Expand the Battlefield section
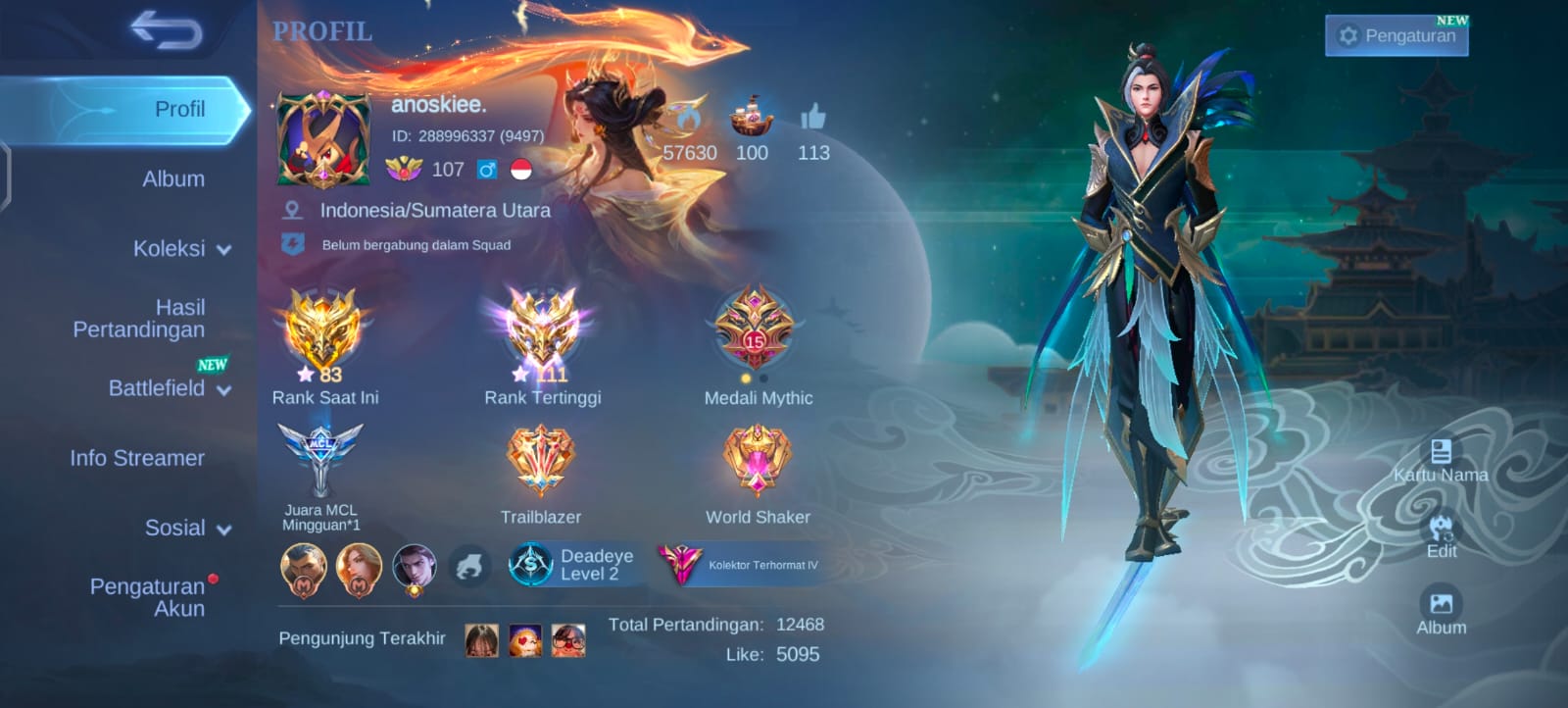Screen dimensions: 1568x708 (169, 388)
